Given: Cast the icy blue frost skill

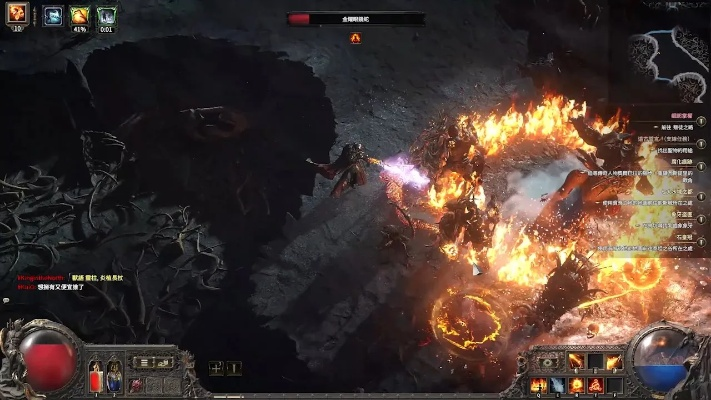Looking at the screenshot, I should [557, 385].
